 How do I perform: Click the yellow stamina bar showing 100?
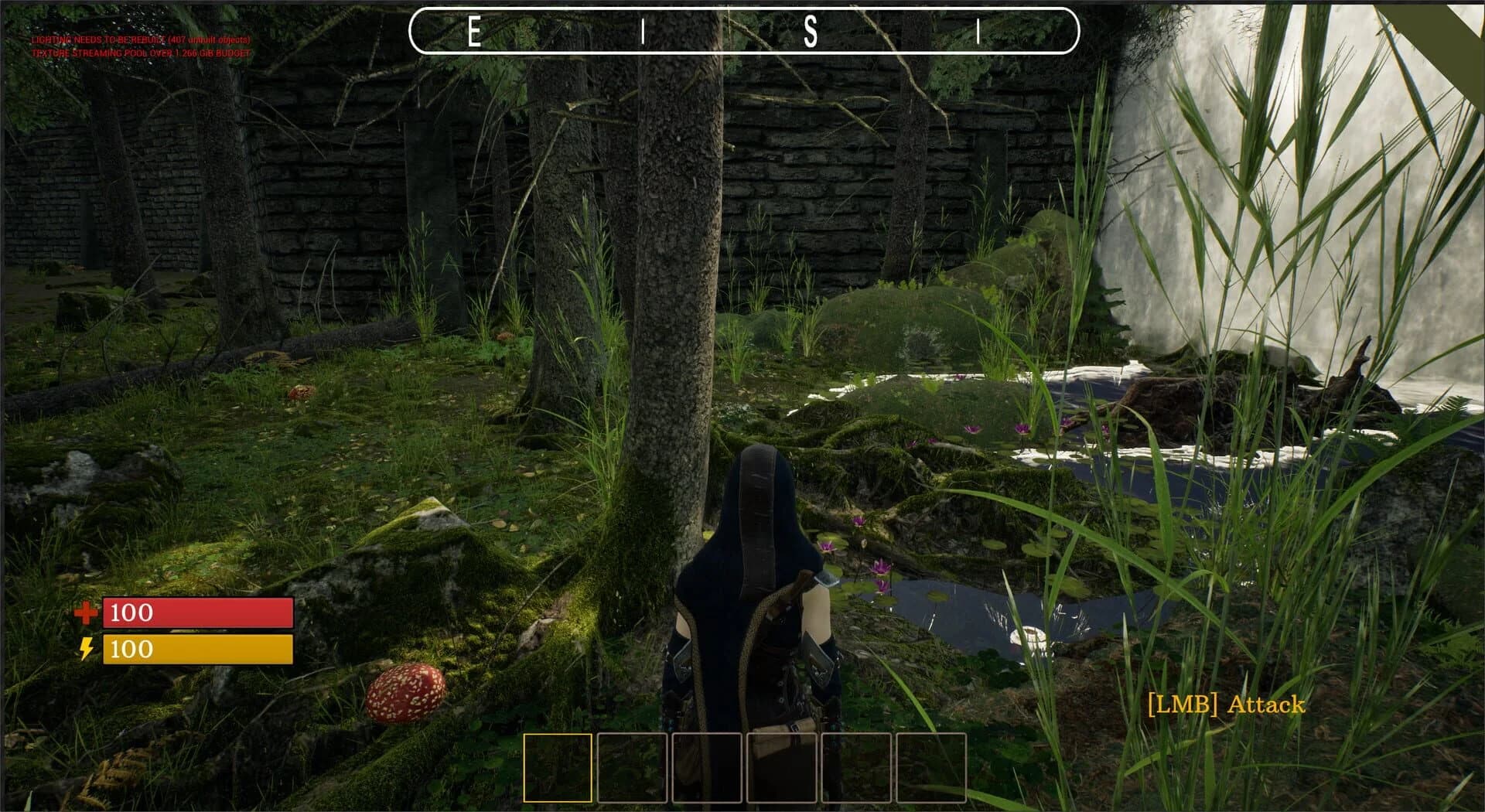[197, 650]
